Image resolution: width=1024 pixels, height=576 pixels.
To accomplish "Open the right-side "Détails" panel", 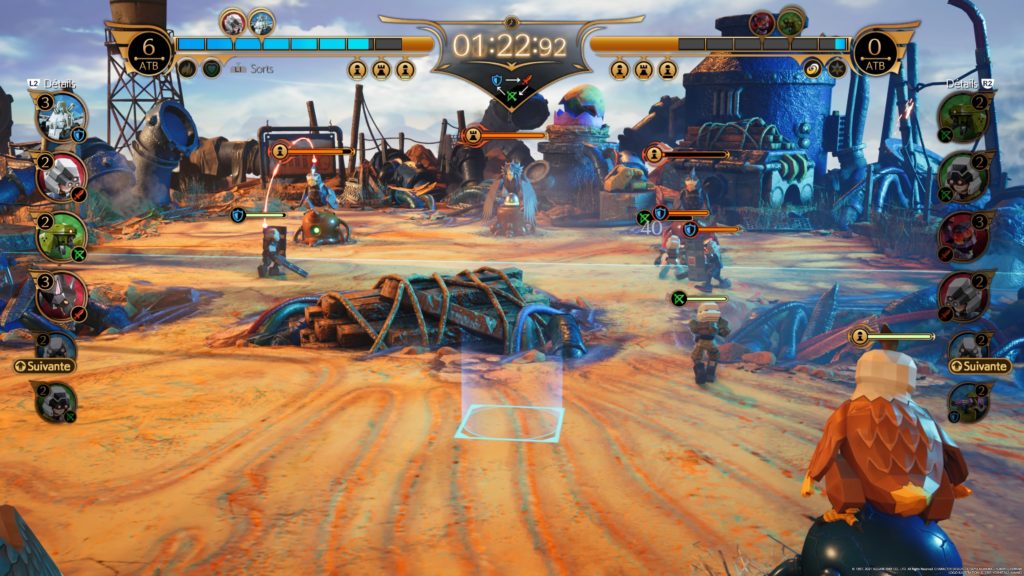I will (x=961, y=84).
